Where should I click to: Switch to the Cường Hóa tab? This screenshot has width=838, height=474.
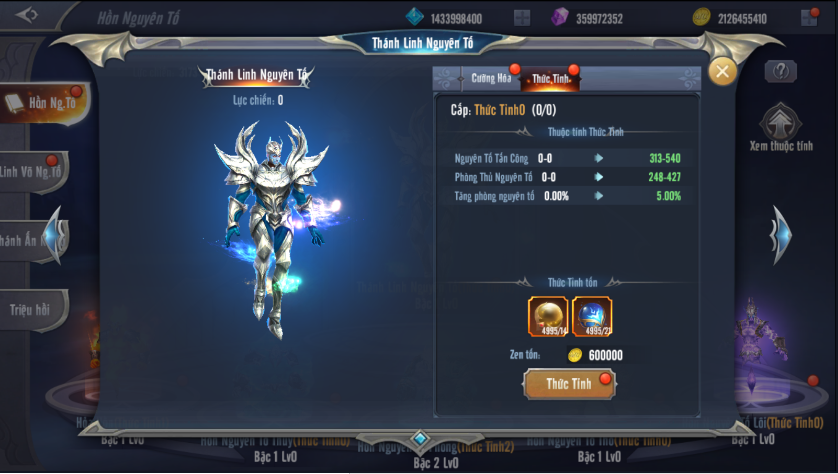point(490,78)
